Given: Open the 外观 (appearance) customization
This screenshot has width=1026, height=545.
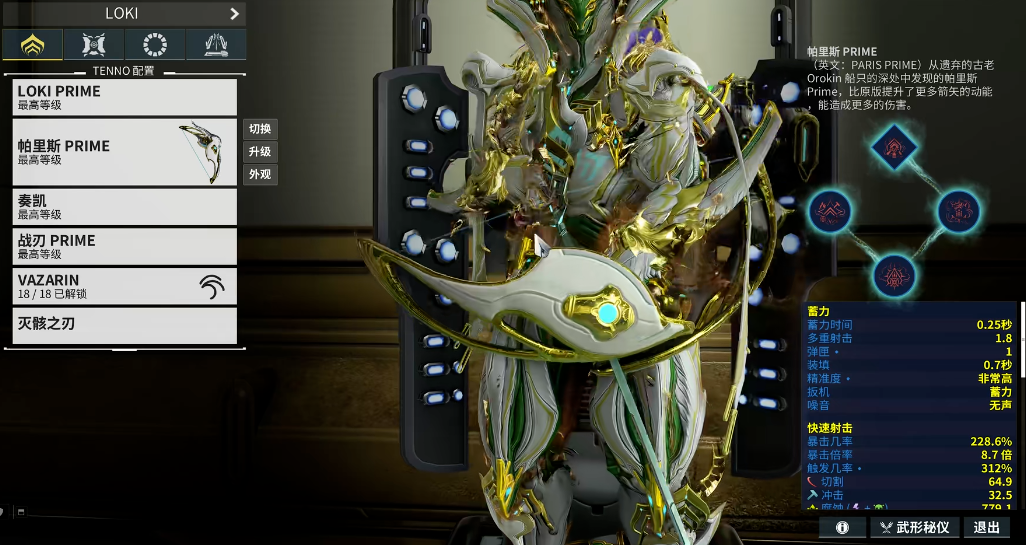Looking at the screenshot, I should [260, 175].
